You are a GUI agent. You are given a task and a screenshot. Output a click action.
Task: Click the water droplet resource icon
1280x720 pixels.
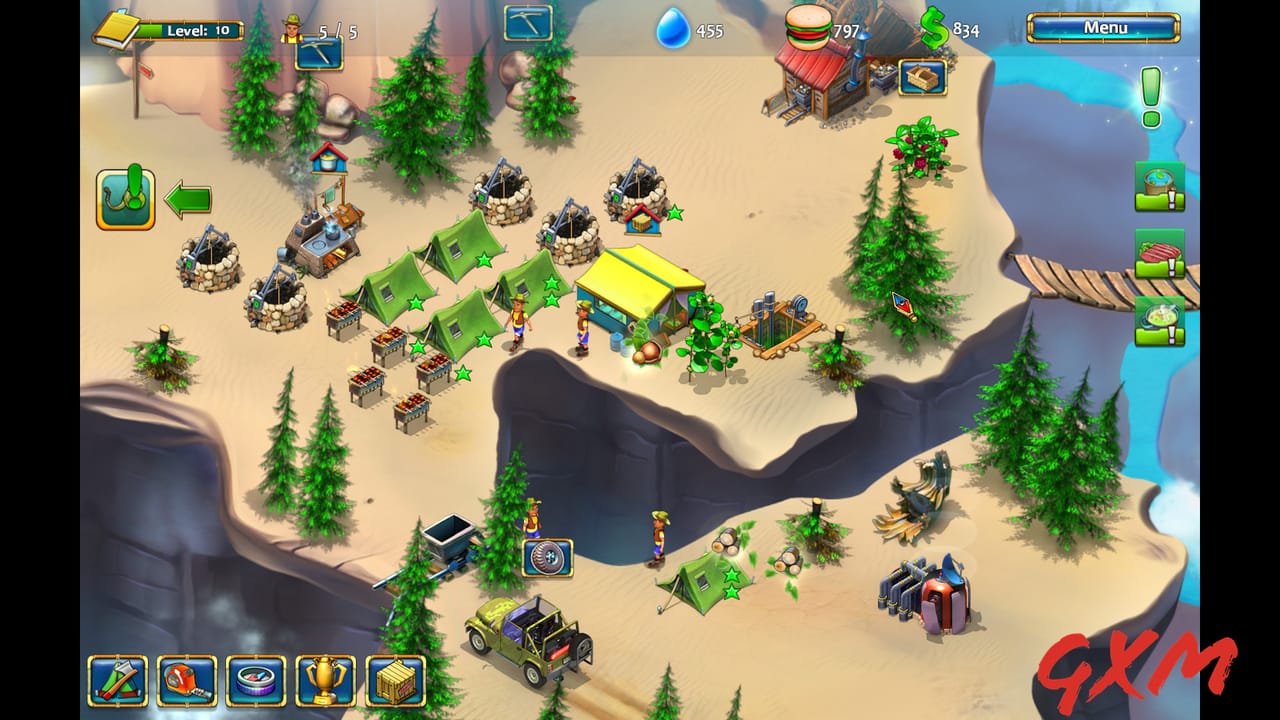(x=675, y=30)
